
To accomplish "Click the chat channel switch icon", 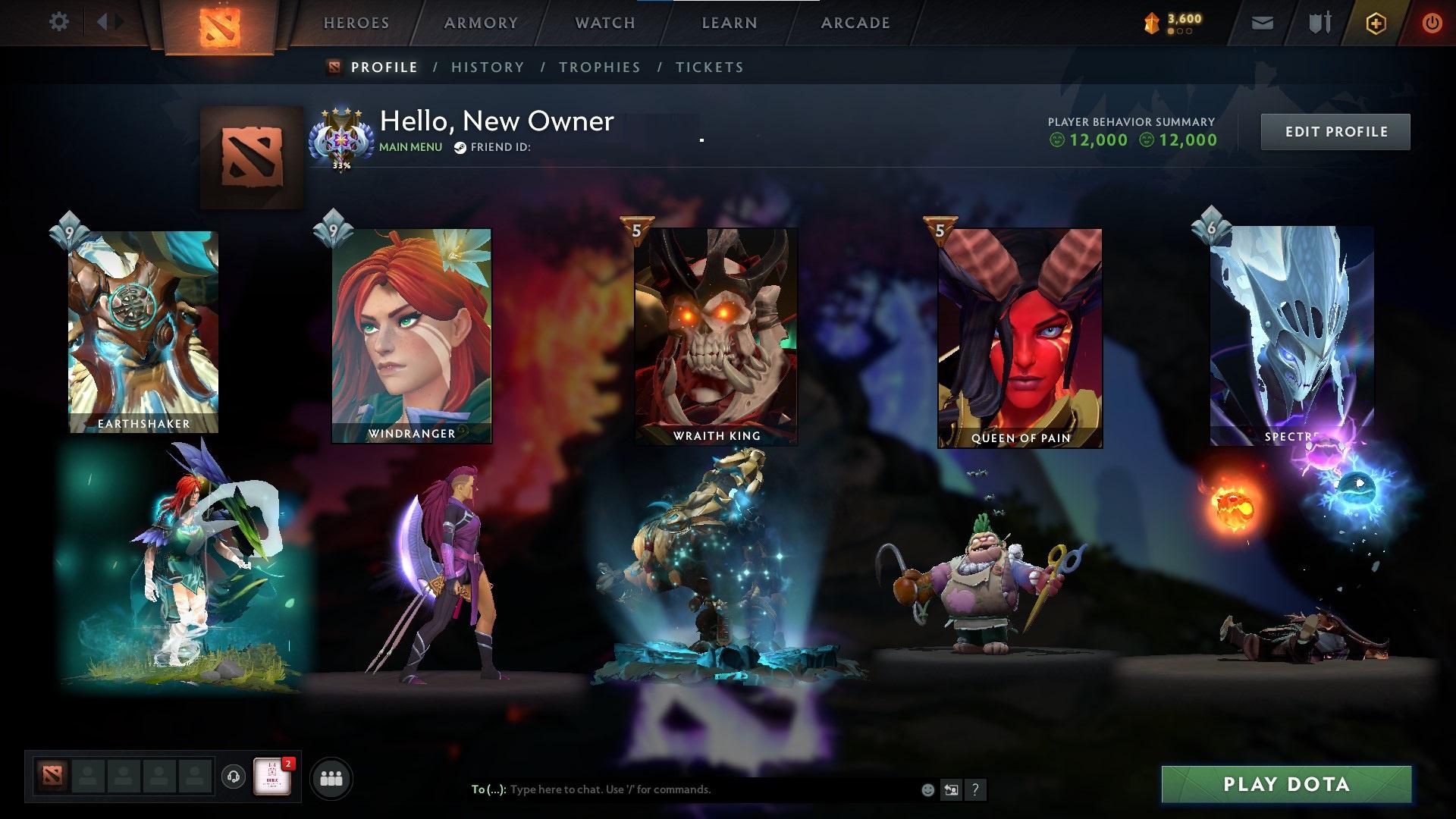I will click(x=951, y=789).
